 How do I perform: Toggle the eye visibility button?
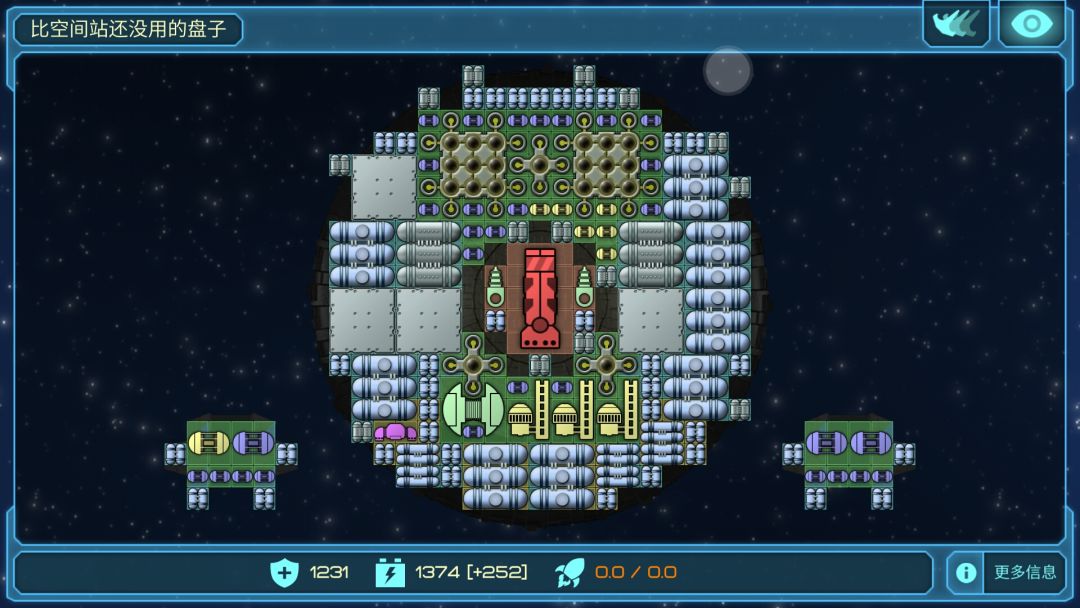coord(1031,24)
